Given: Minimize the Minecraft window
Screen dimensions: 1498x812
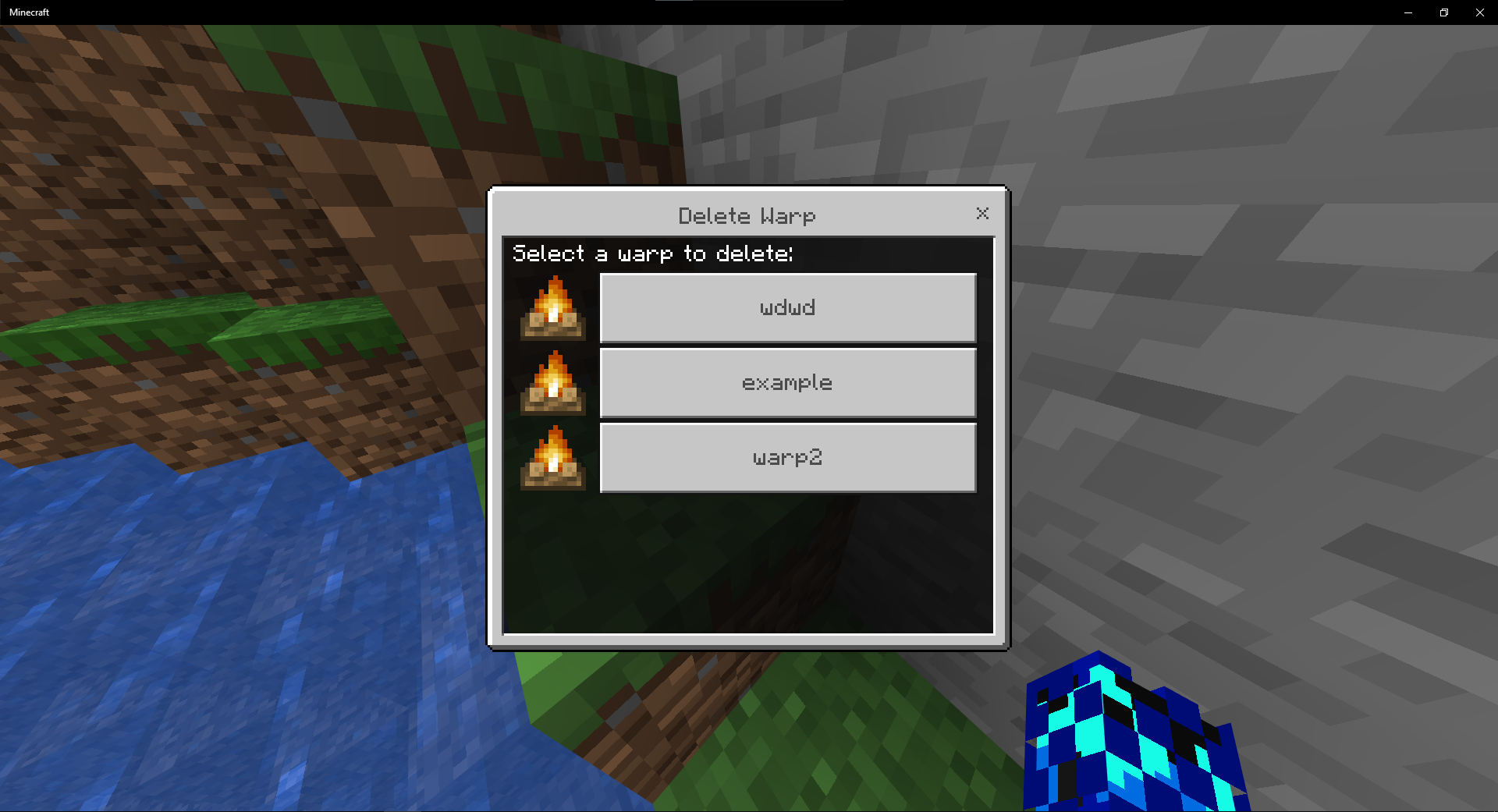Looking at the screenshot, I should (1407, 12).
